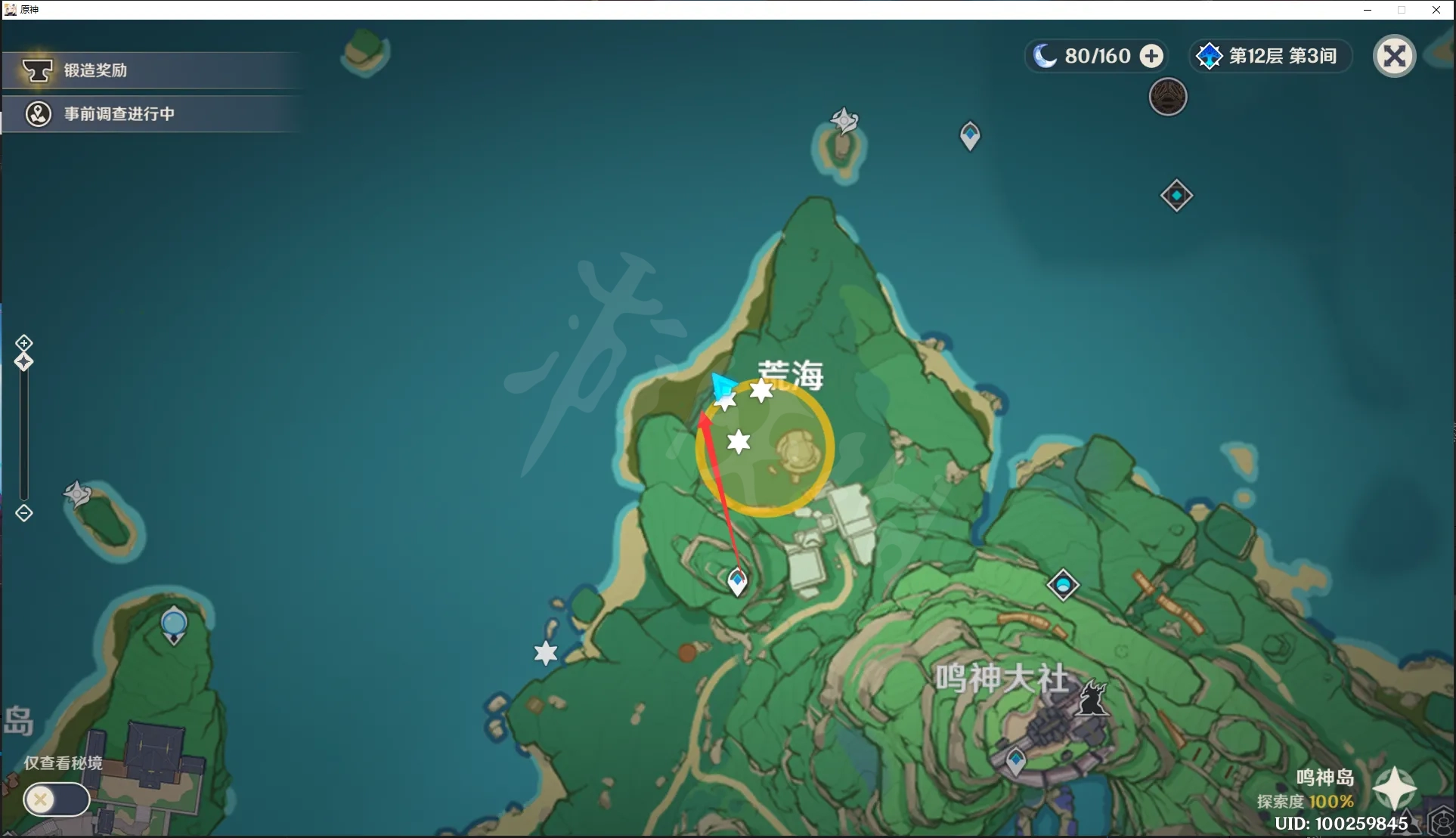The image size is (1456, 838).
Task: Select the Statue of the Seven marker
Action: click(174, 626)
